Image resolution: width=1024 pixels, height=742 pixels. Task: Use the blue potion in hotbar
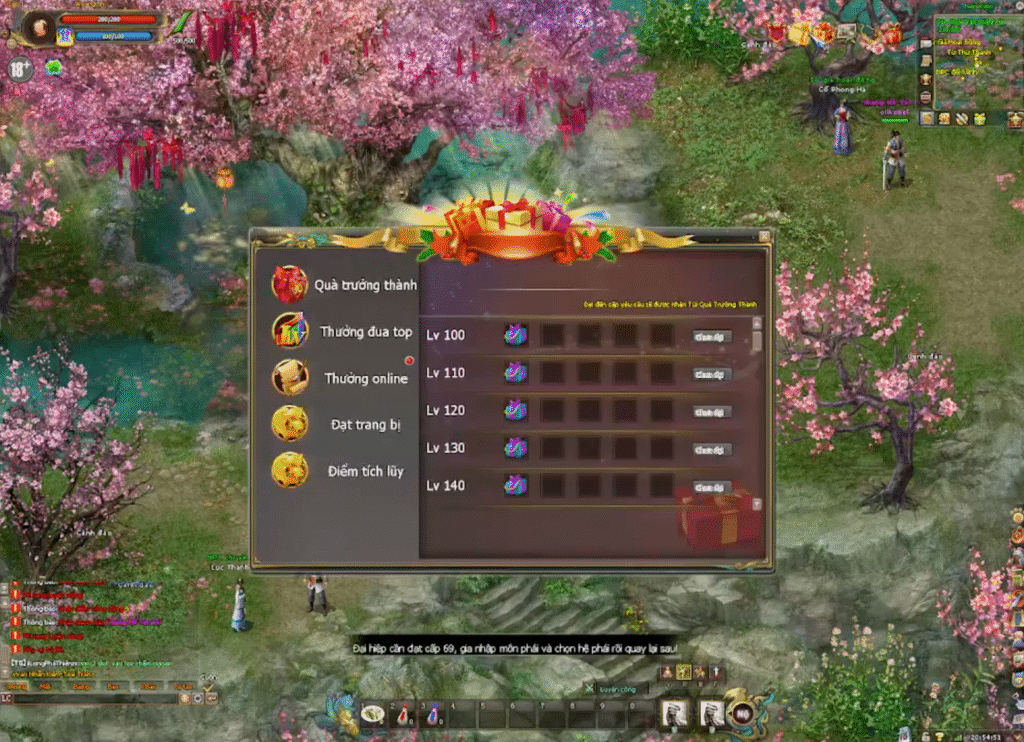pyautogui.click(x=433, y=714)
